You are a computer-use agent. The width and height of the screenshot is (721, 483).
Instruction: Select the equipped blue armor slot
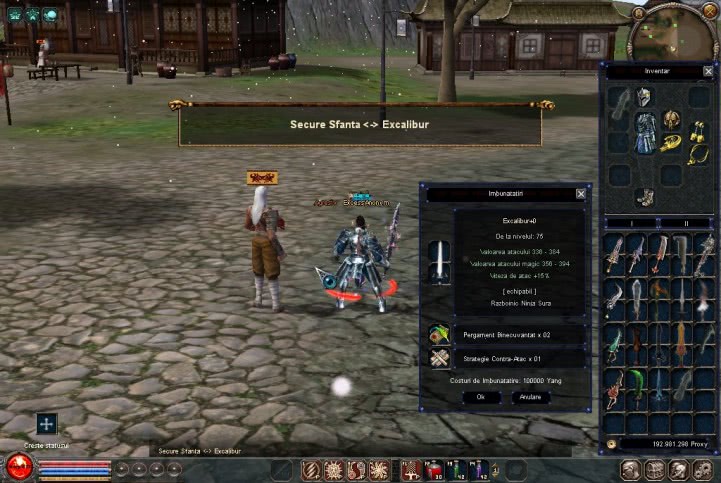click(646, 133)
